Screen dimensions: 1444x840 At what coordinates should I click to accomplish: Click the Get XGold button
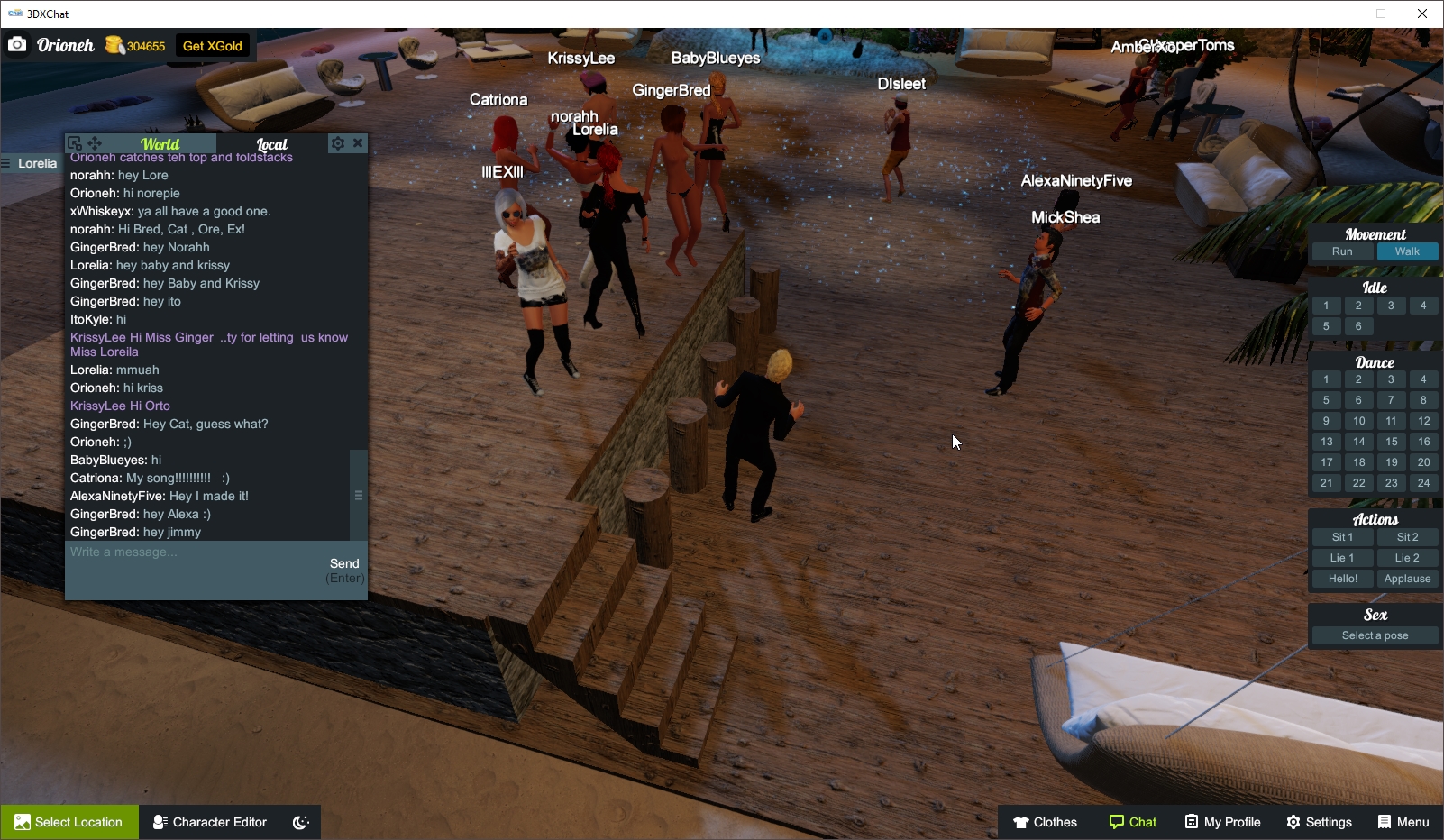(x=213, y=45)
